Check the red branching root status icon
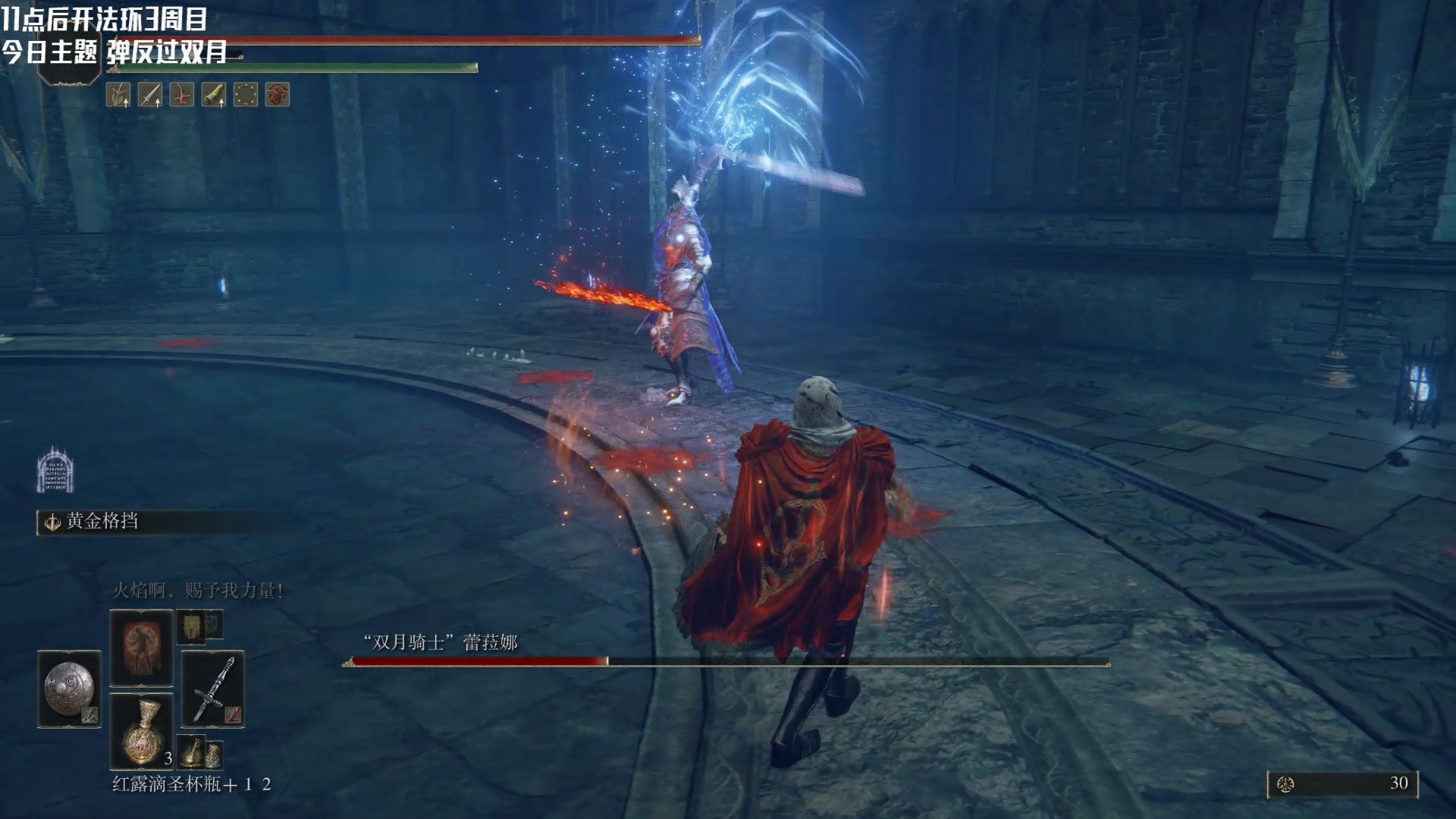1456x819 pixels. pyautogui.click(x=182, y=95)
